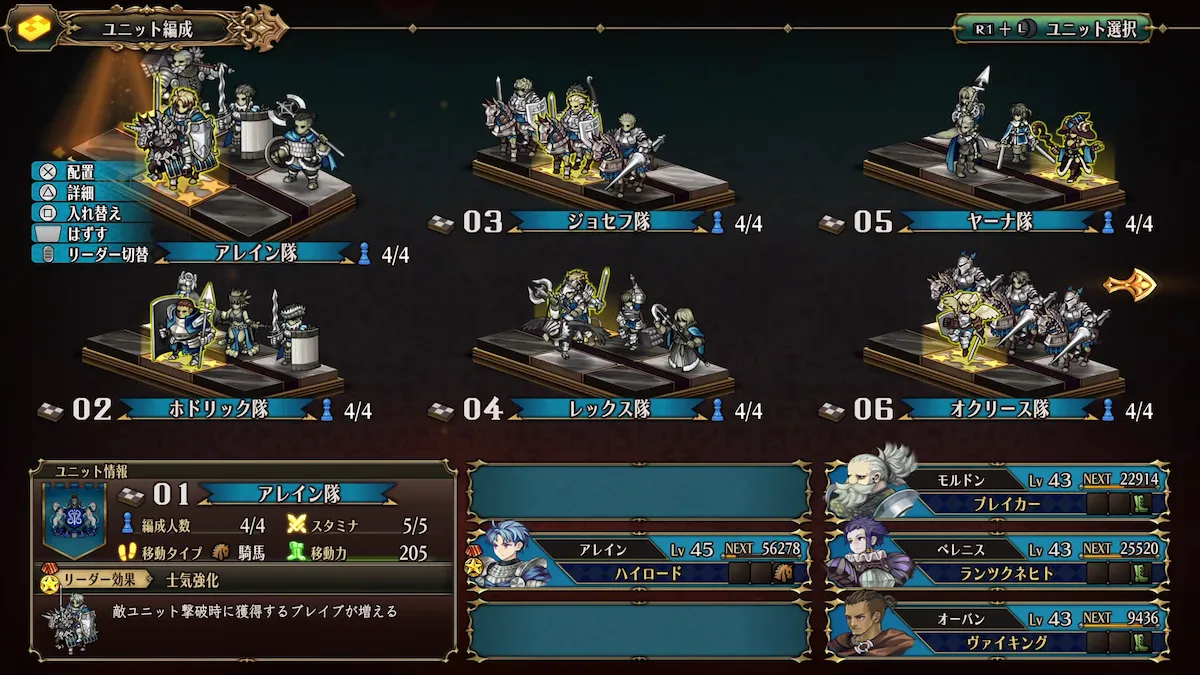Pick オーバン the ヴァイキング member row
1200x675 pixels.
[x=998, y=630]
